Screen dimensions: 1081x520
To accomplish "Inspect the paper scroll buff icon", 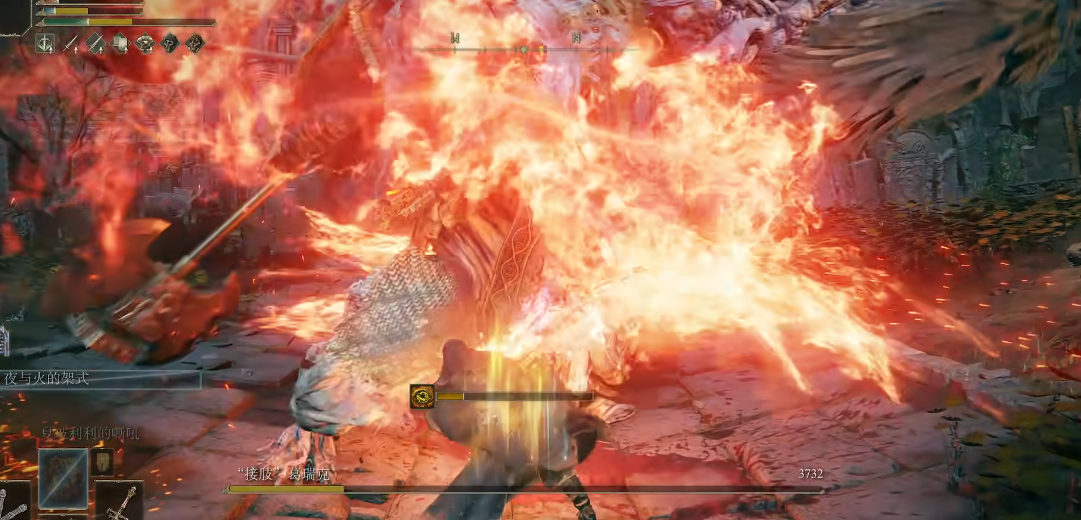I will pyautogui.click(x=120, y=43).
